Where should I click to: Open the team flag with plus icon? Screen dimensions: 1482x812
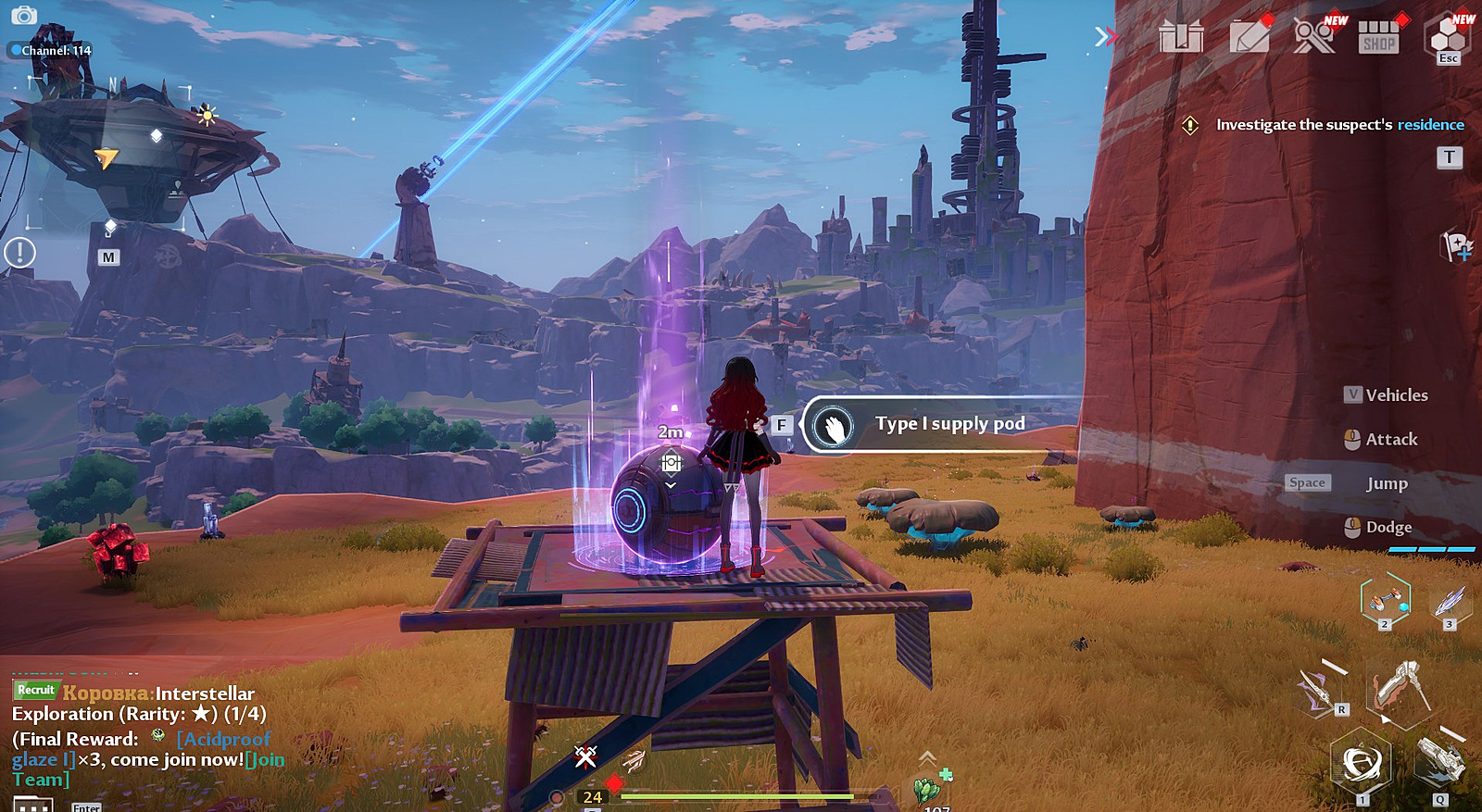[x=1457, y=246]
